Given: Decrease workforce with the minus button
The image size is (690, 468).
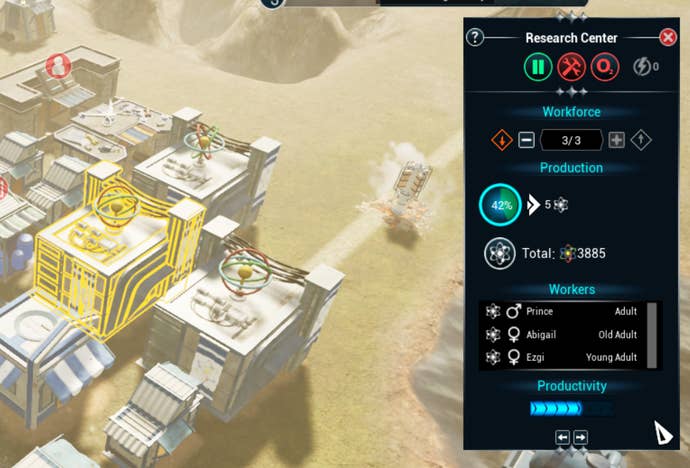Looking at the screenshot, I should click(x=527, y=140).
